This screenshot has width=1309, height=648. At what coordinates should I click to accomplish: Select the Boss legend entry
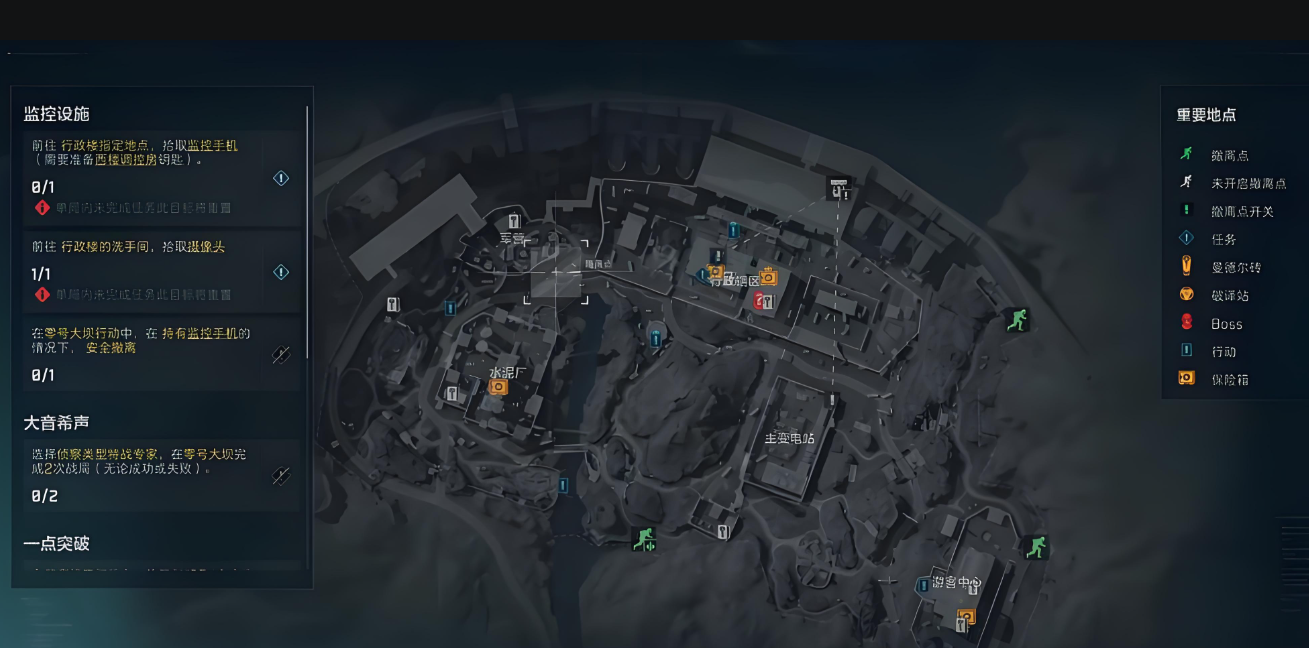(1226, 323)
